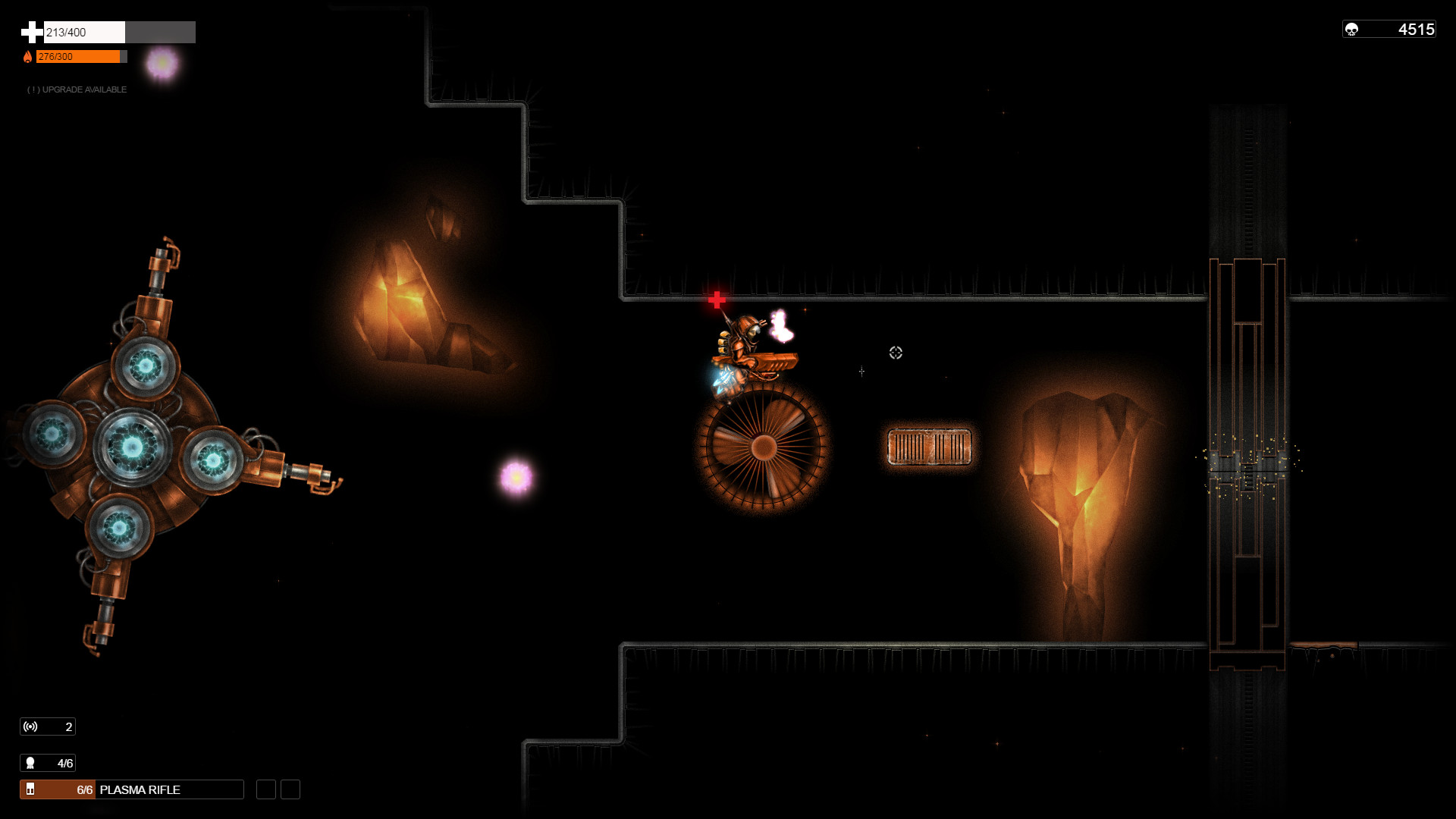Screen dimensions: 1456x819
Task: Click the ammo magazine icon beside 6/6
Action: pos(32,789)
